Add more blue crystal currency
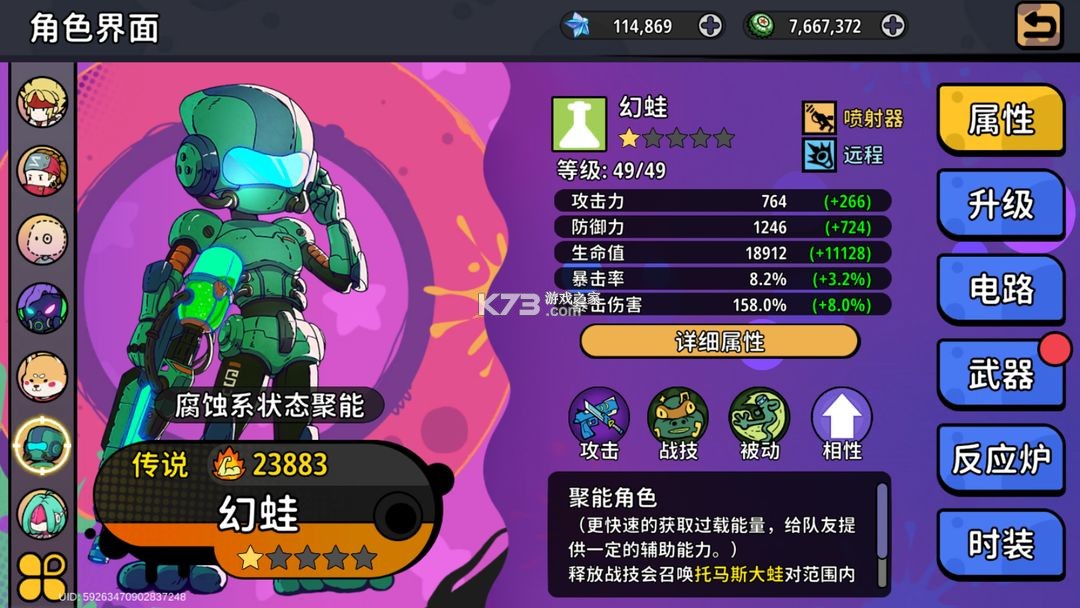 tap(710, 27)
